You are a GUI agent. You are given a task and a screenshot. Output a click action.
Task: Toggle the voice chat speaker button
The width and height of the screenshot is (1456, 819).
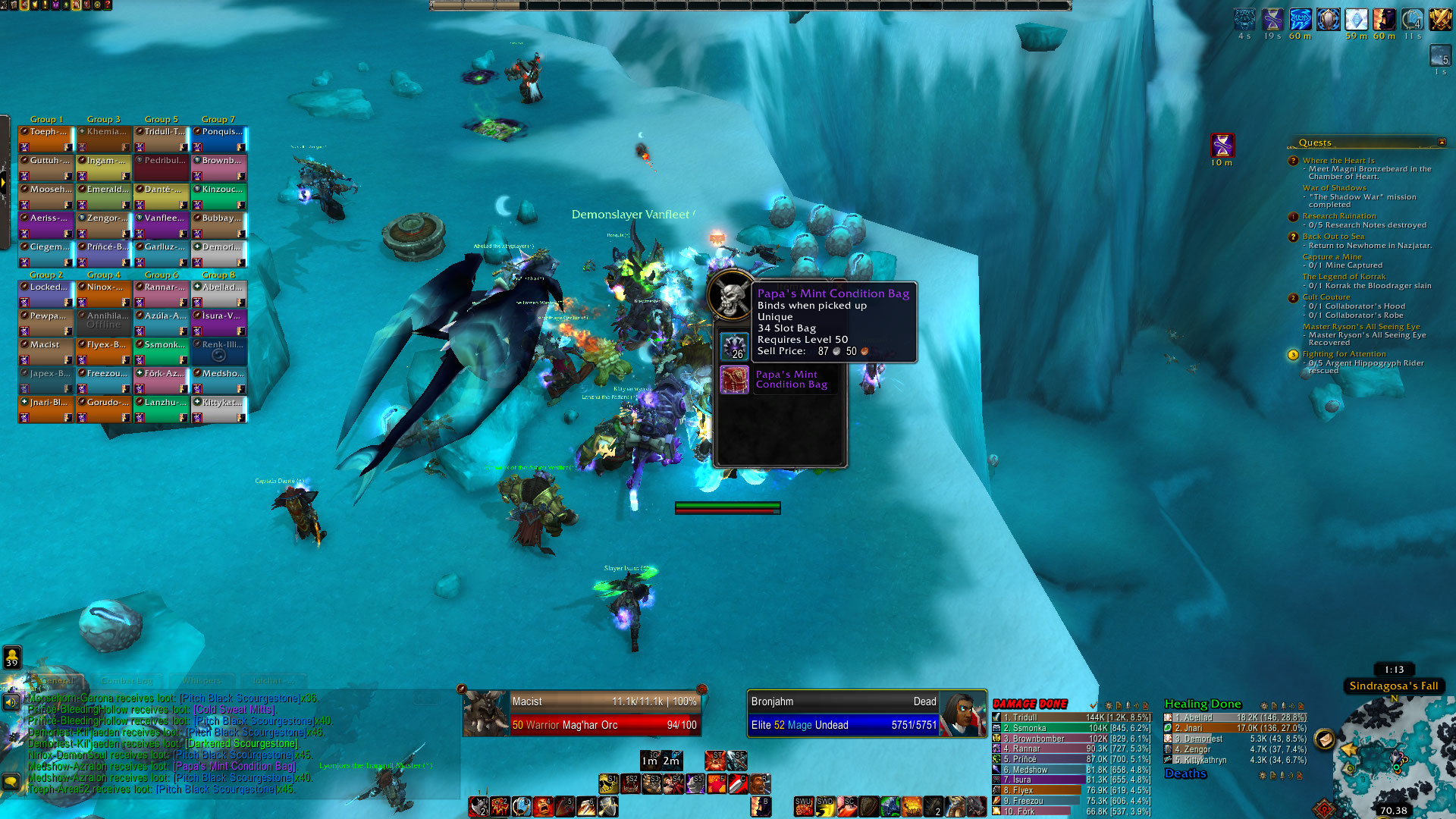tap(11, 702)
